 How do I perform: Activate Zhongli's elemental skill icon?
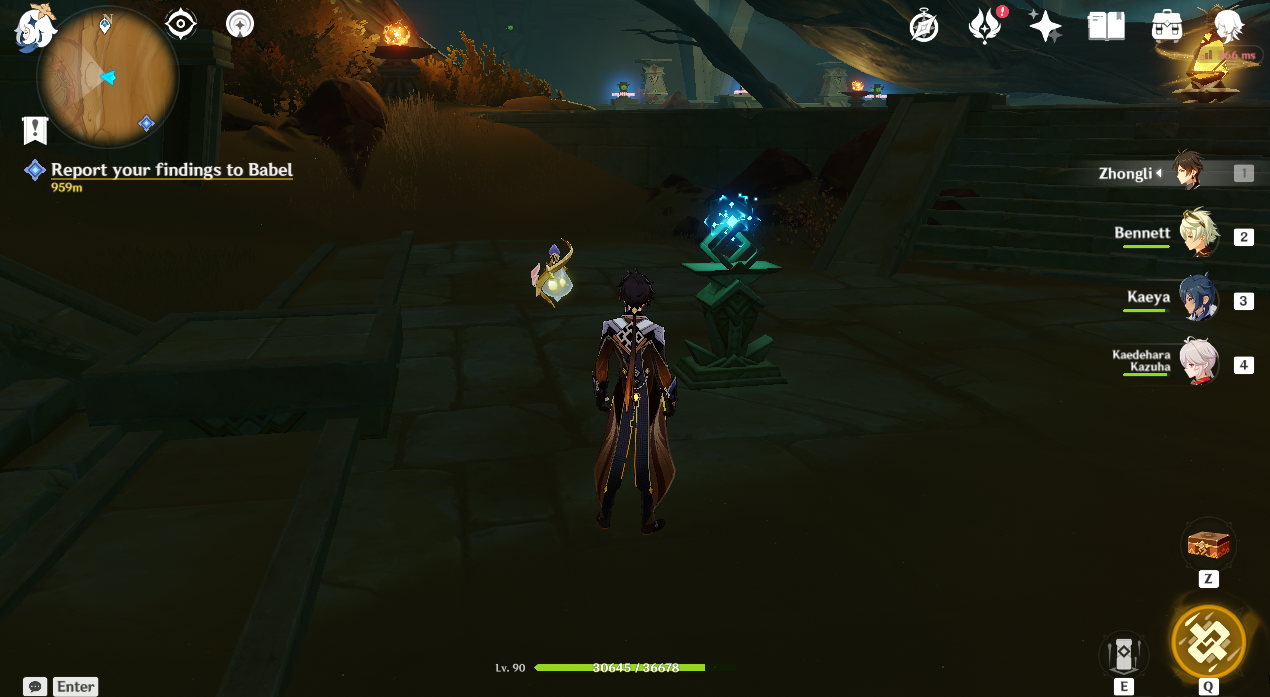[1123, 655]
